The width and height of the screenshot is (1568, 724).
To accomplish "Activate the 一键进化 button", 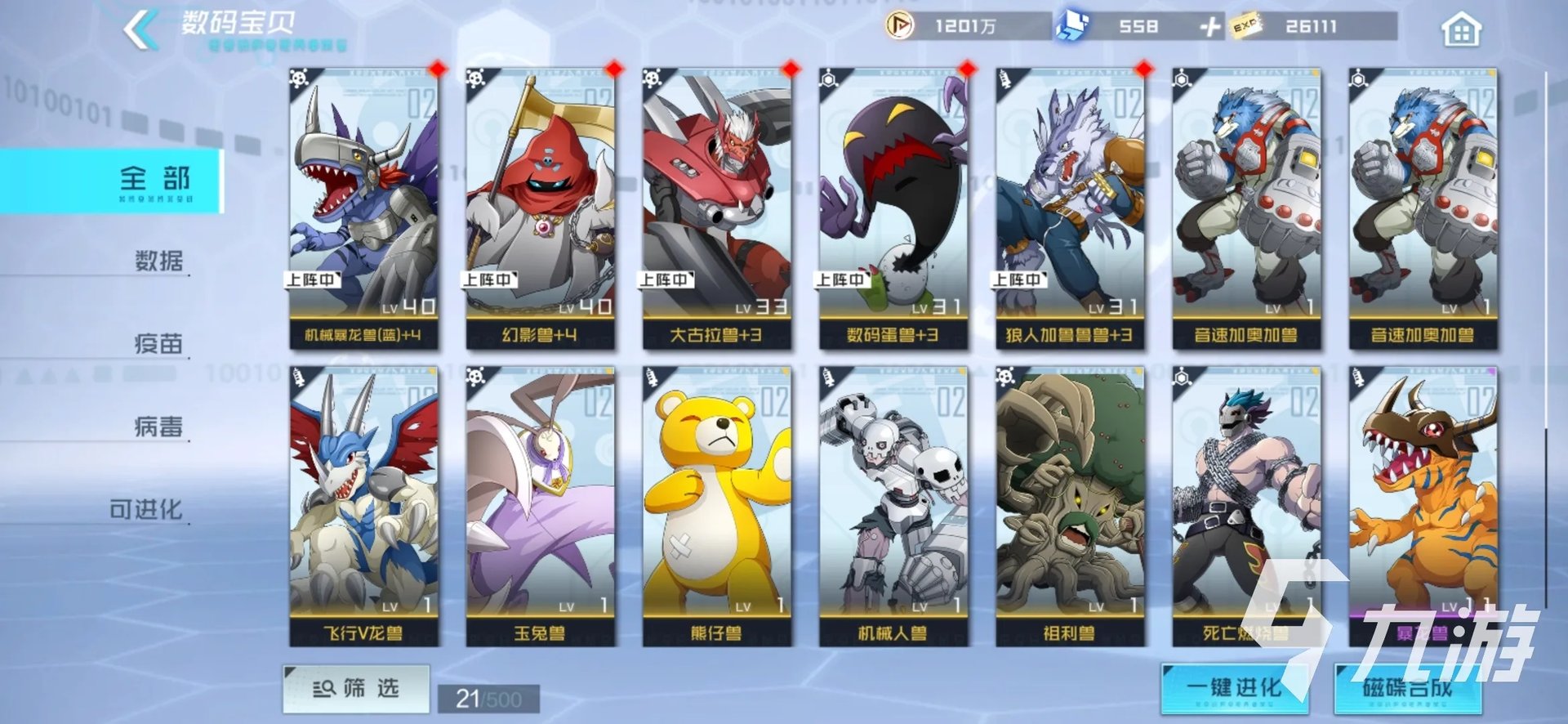I will tap(1233, 688).
